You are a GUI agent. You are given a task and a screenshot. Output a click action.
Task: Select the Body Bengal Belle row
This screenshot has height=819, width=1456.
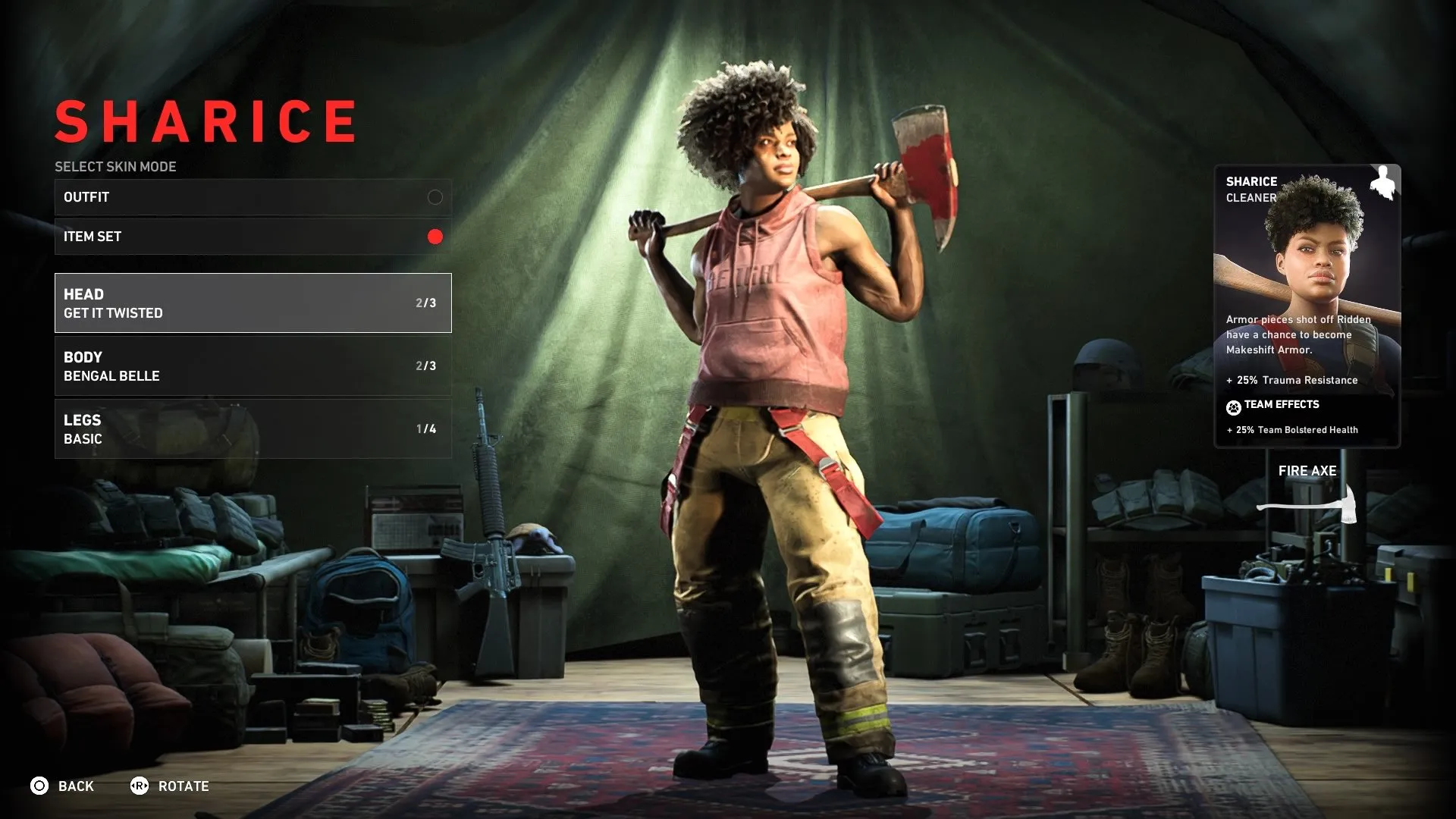(x=253, y=366)
